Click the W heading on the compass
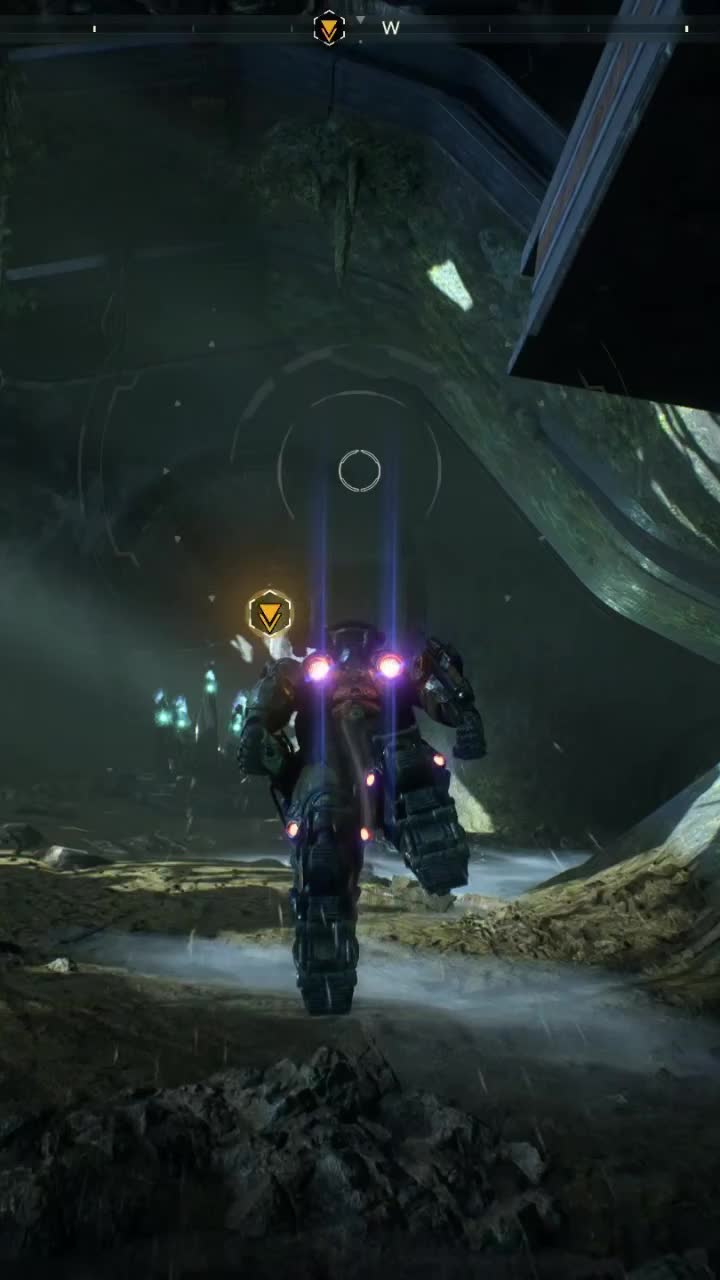Screen dimensions: 720x1280 [x=390, y=29]
